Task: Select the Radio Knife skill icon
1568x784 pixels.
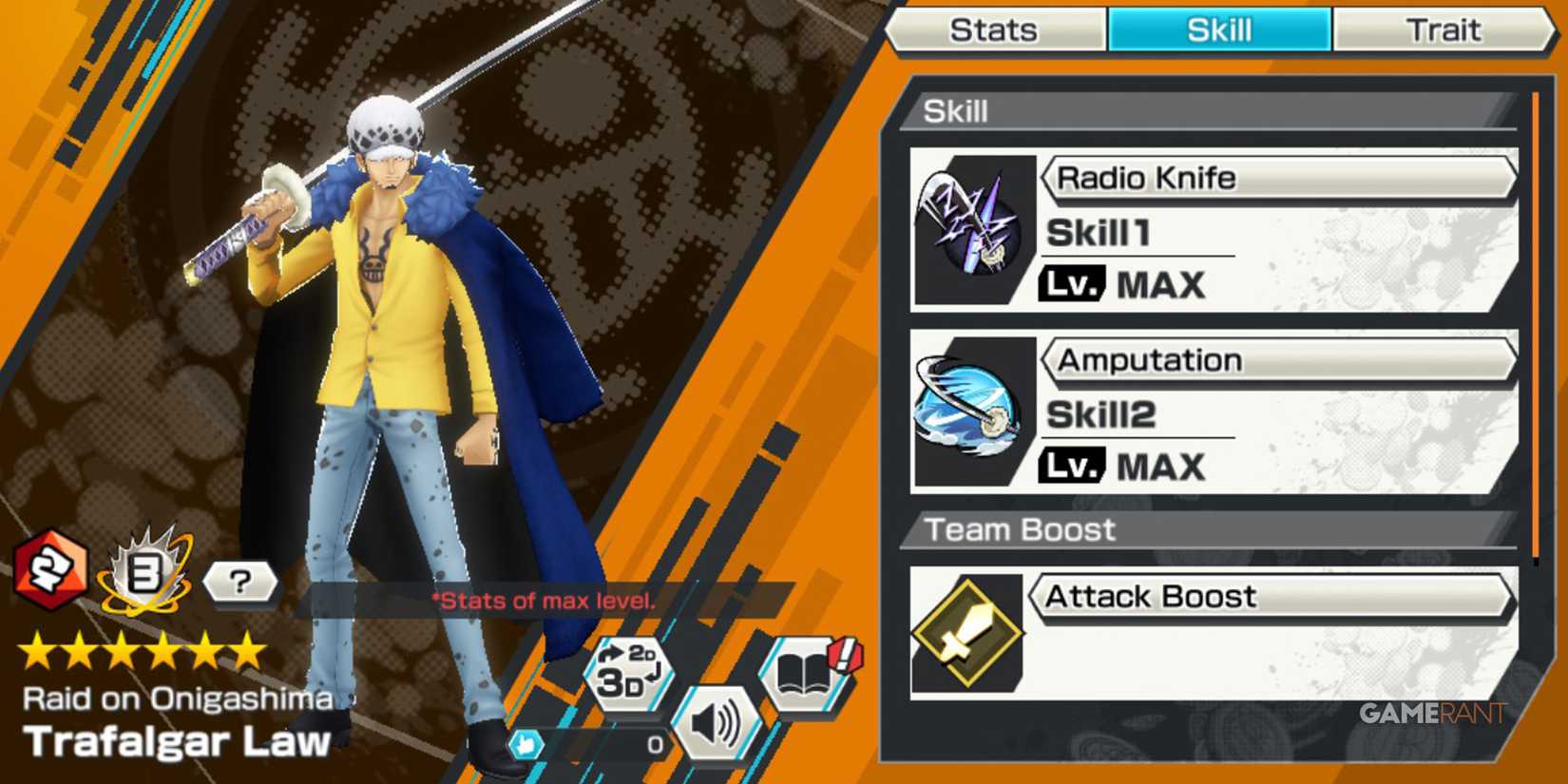Action: 967,223
